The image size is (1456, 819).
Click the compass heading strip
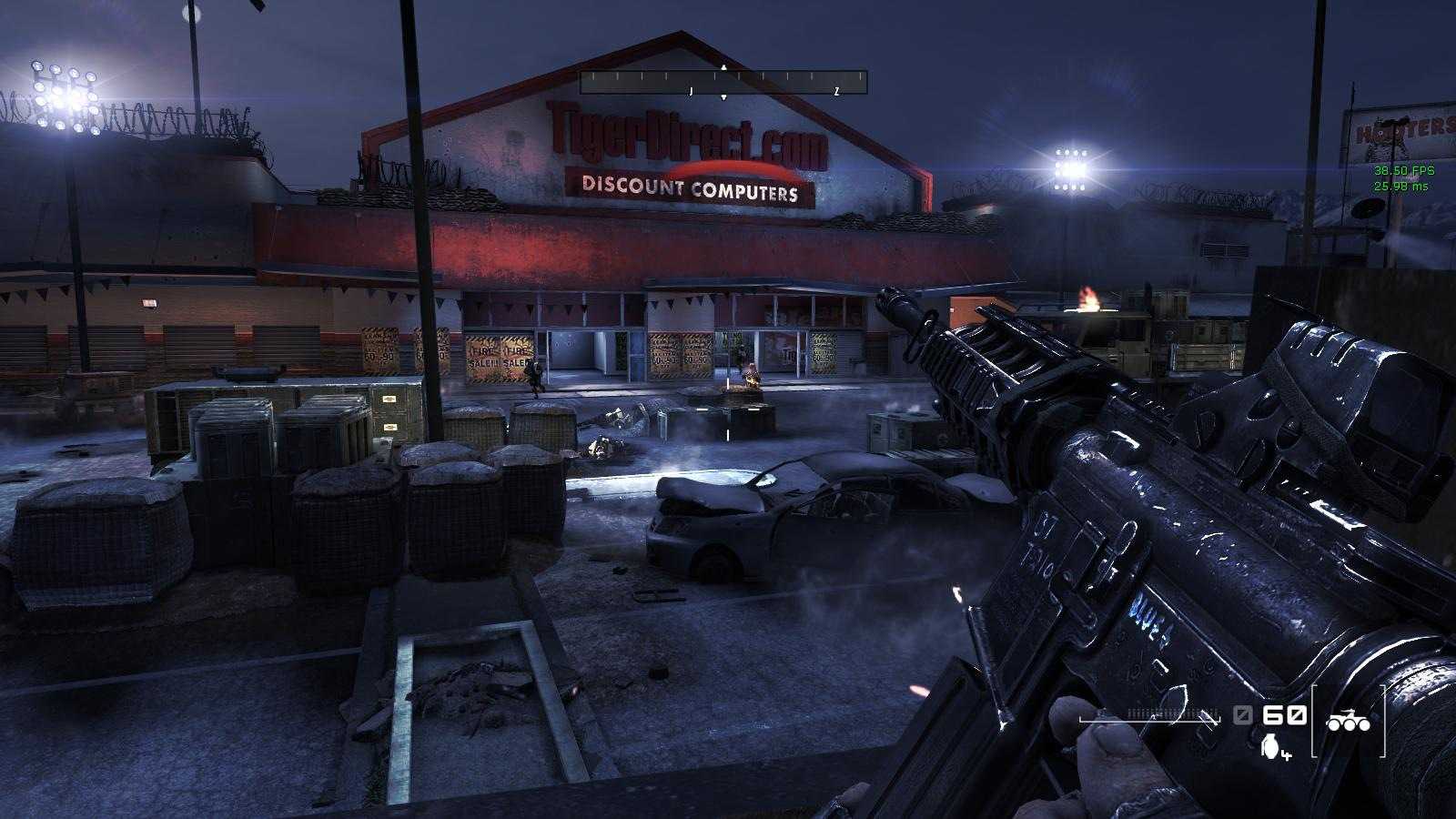click(x=723, y=83)
